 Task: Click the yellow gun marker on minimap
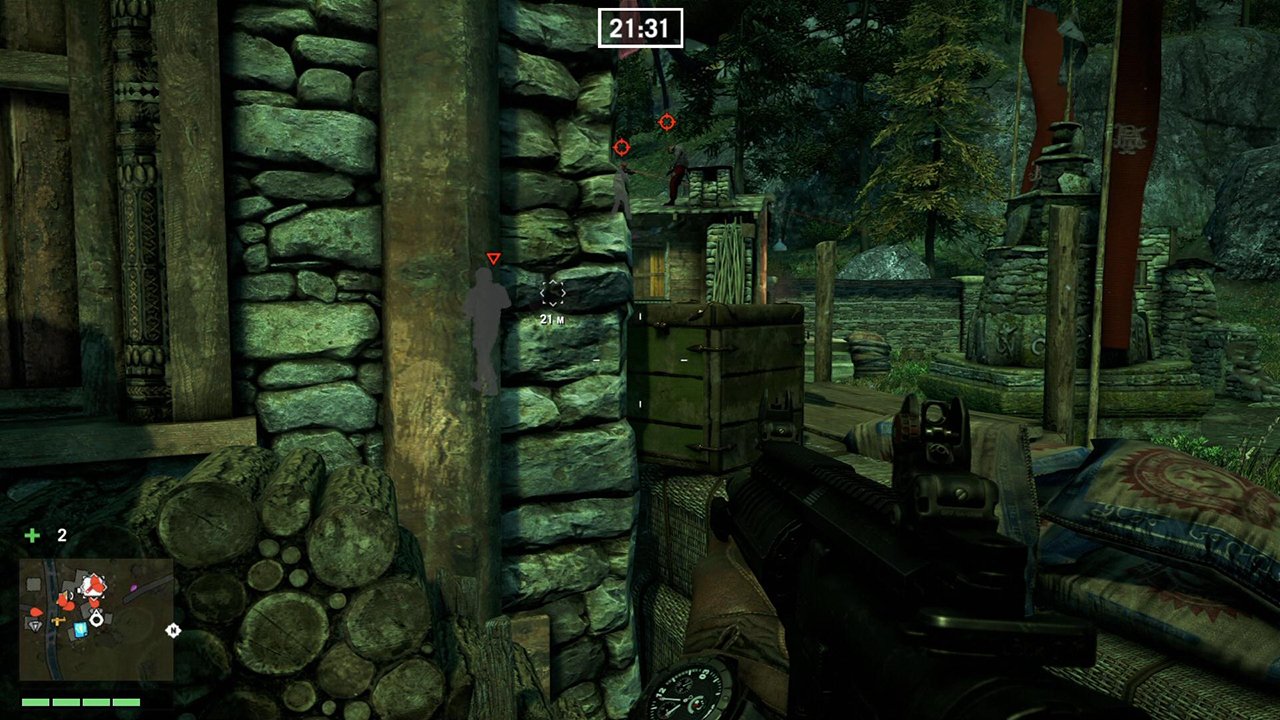coord(59,622)
